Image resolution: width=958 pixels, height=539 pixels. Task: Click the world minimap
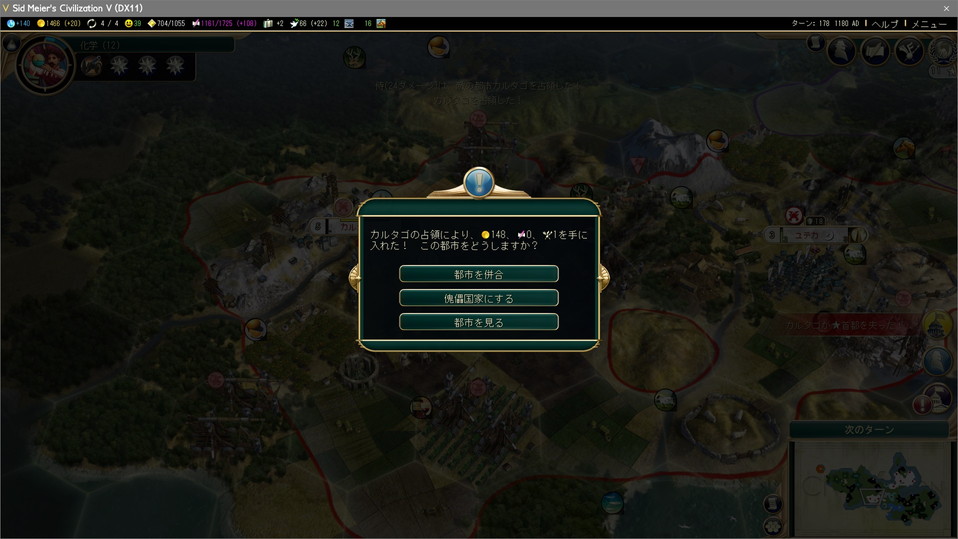[869, 487]
